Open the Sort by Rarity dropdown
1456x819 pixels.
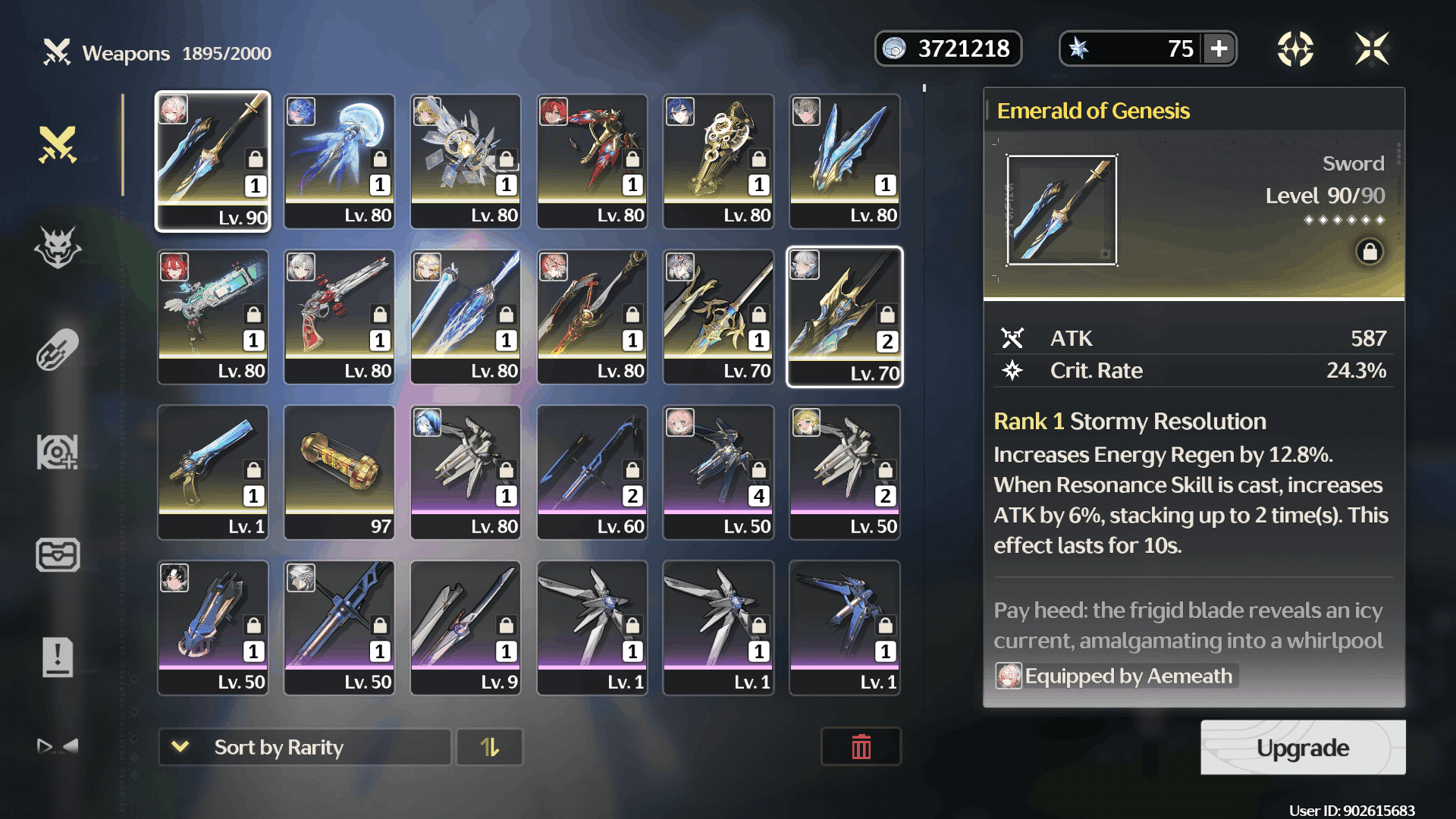[x=304, y=748]
